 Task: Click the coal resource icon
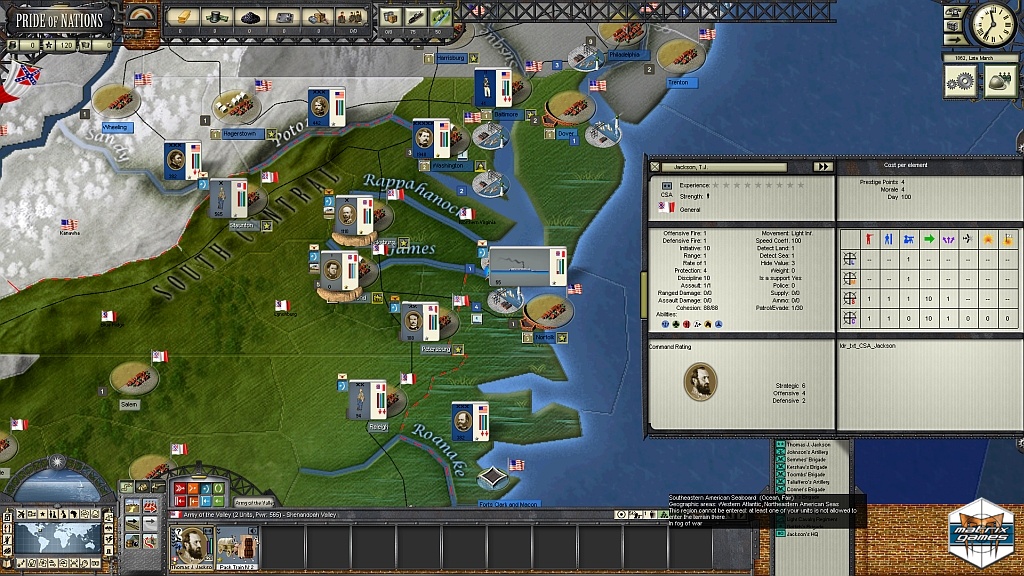coord(249,16)
